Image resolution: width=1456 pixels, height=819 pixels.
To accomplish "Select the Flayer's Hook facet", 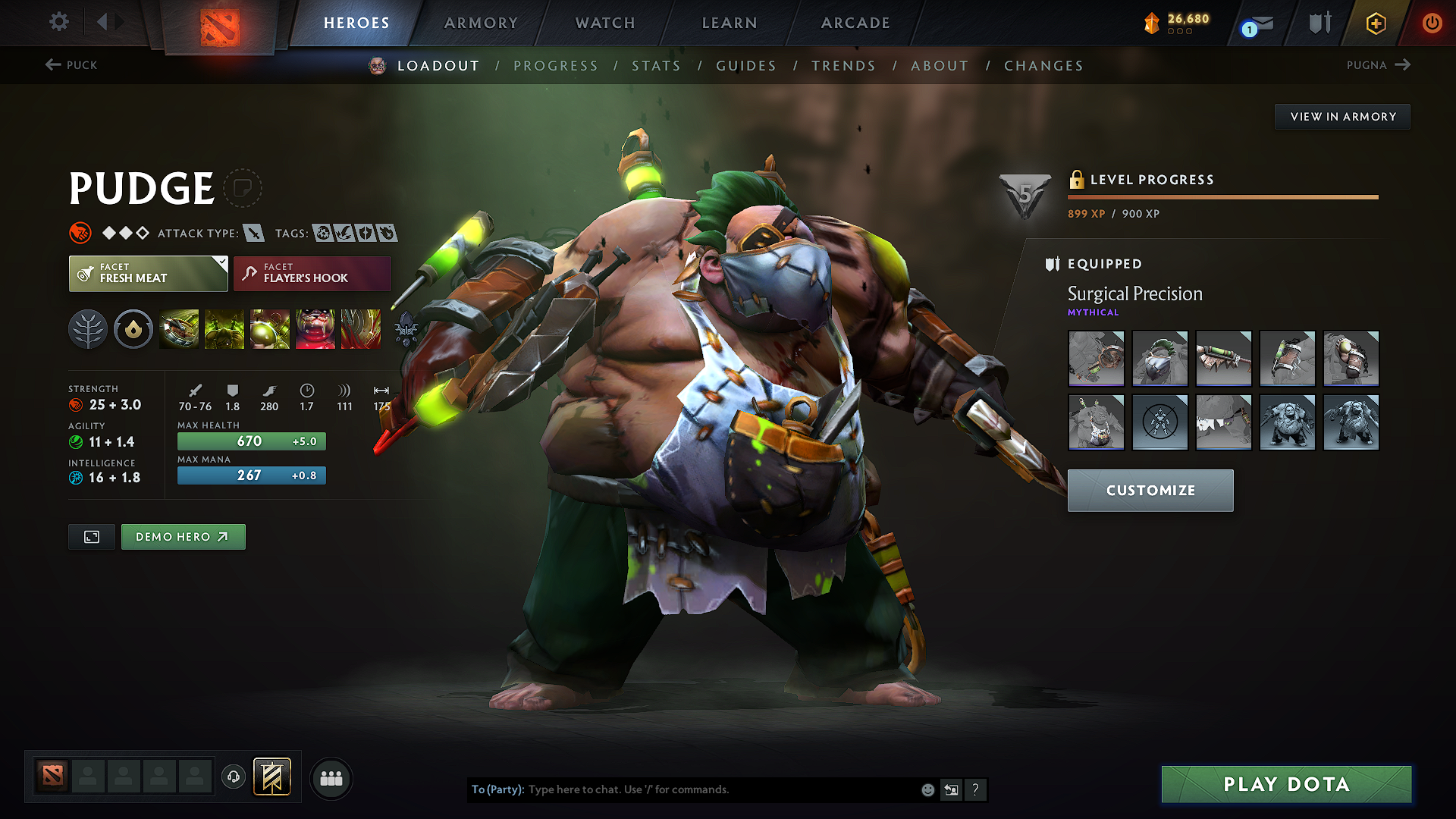I will (311, 273).
